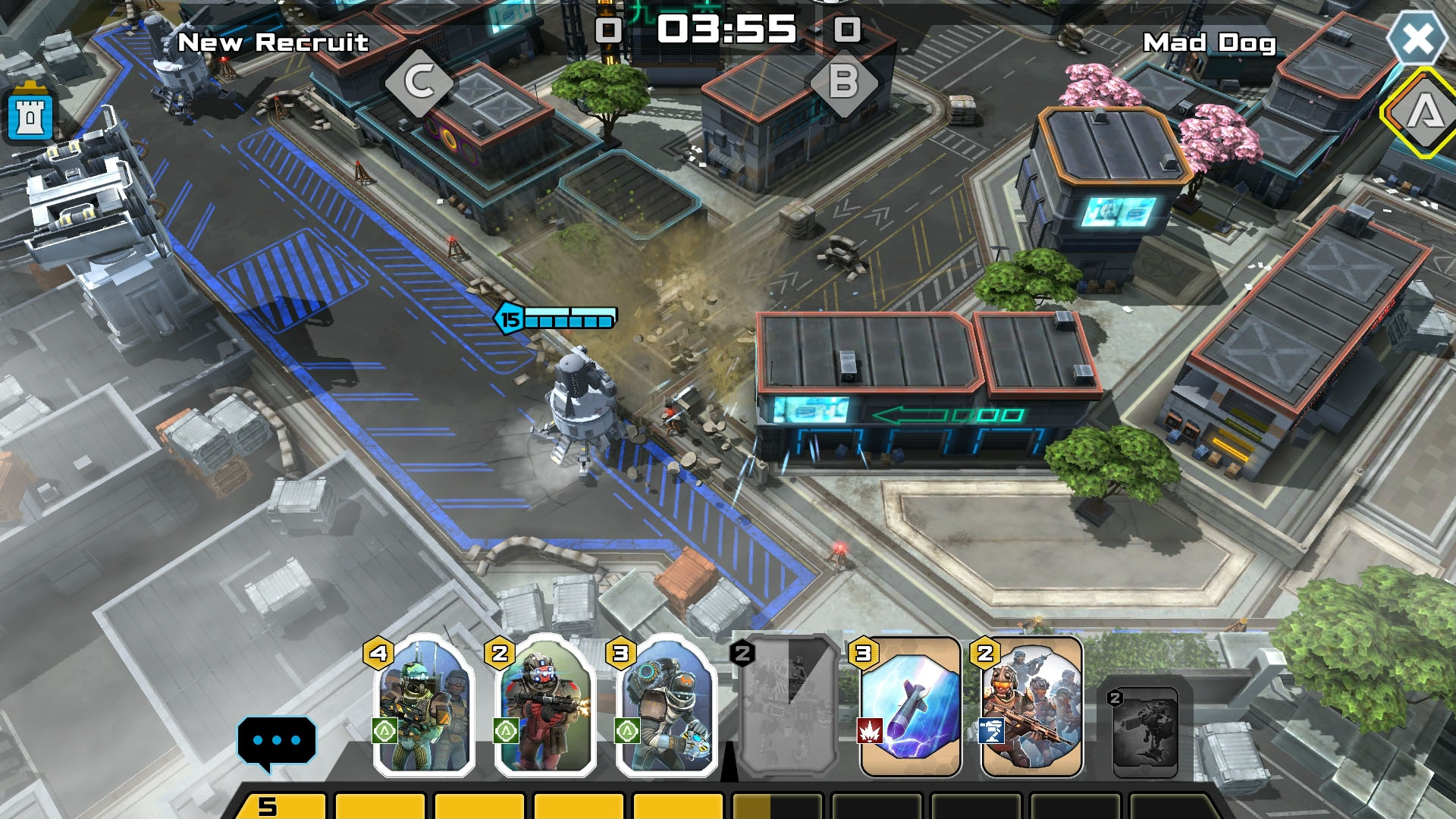
Task: Close the match with the X button
Action: [1417, 38]
